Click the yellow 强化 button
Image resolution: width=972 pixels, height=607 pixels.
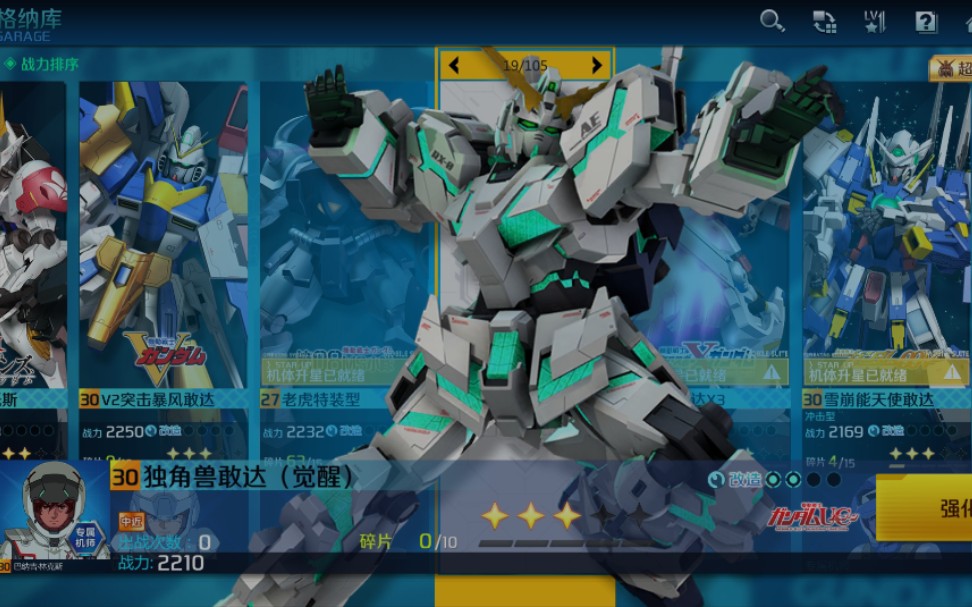click(x=941, y=508)
